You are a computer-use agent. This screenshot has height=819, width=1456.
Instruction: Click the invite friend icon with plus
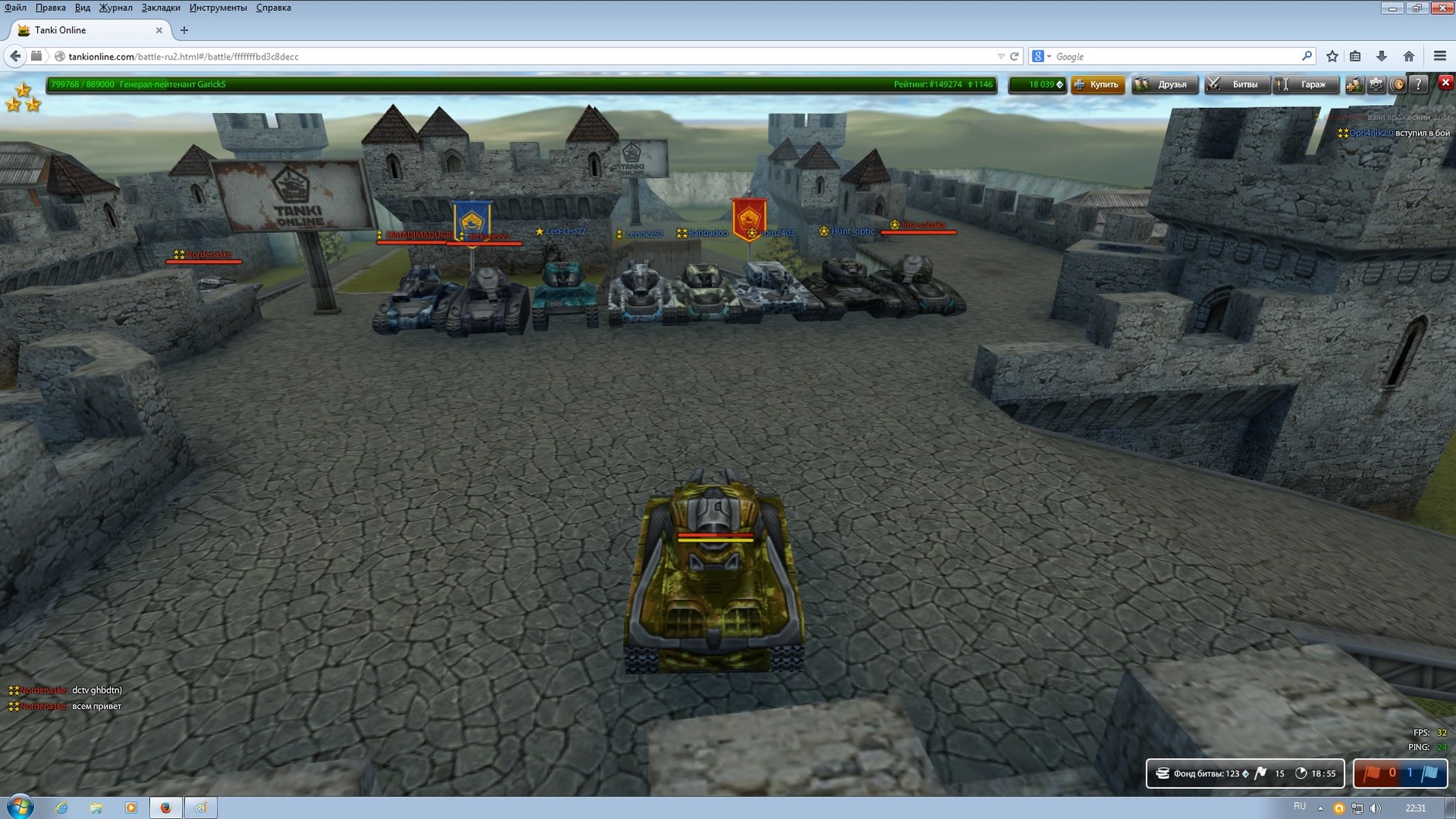1354,84
